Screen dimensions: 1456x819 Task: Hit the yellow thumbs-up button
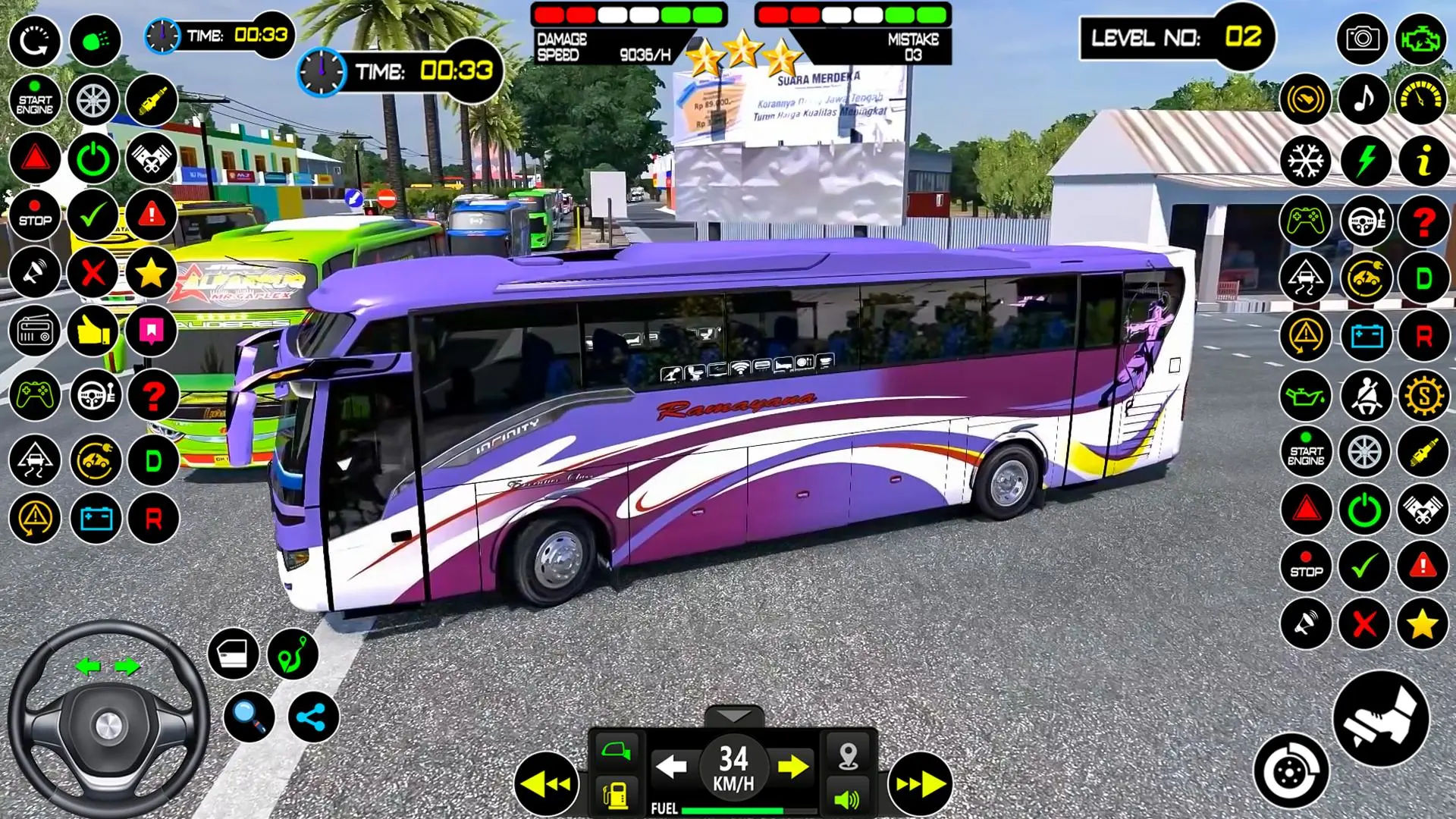[93, 331]
